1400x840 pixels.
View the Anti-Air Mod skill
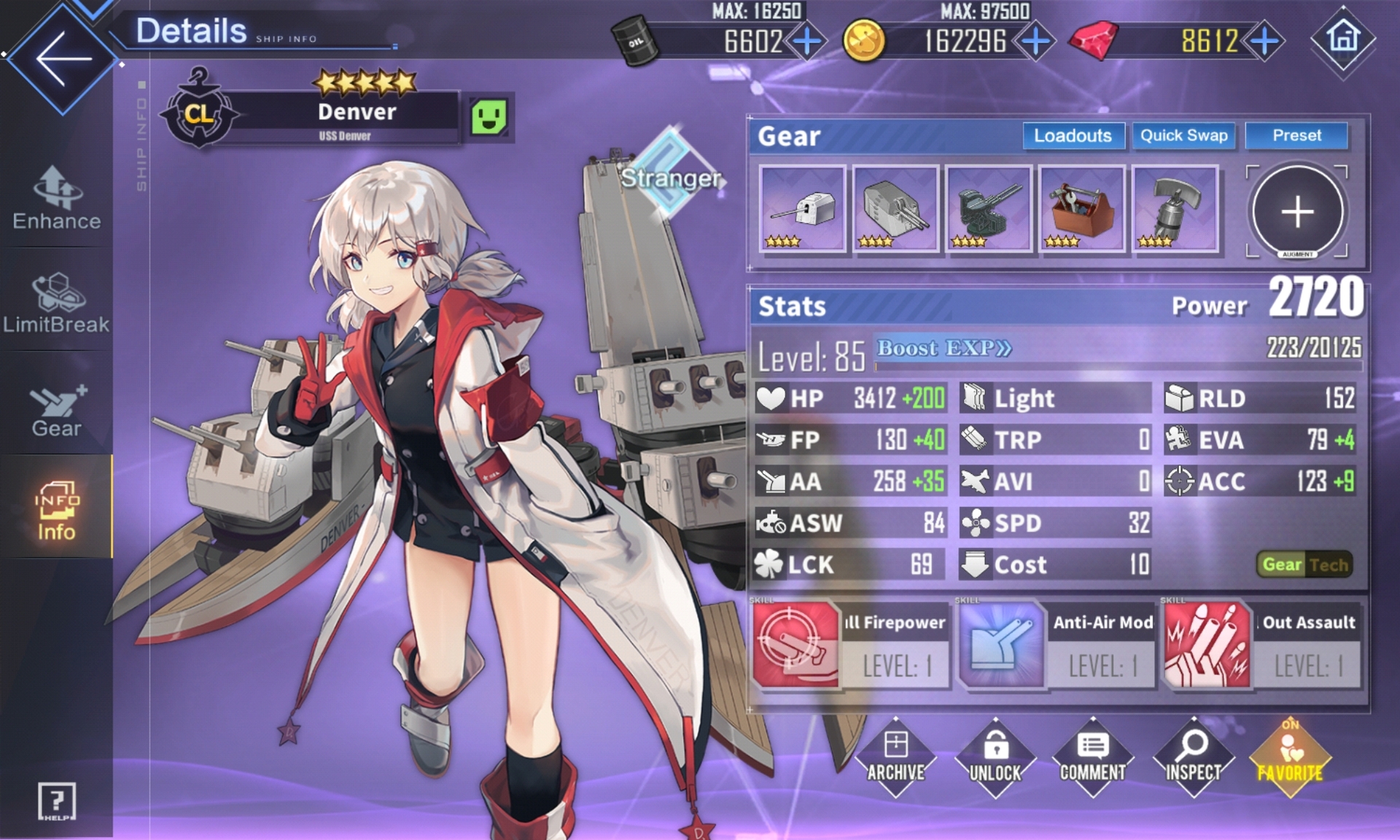pos(1056,645)
